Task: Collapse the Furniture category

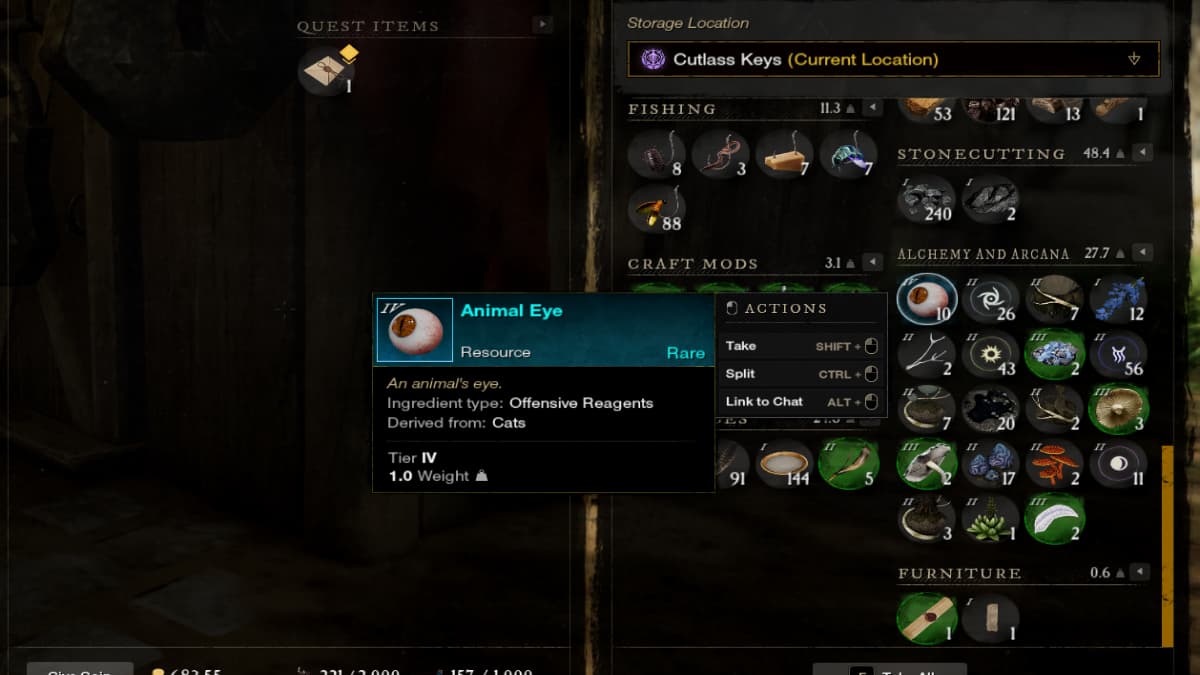Action: point(1142,573)
